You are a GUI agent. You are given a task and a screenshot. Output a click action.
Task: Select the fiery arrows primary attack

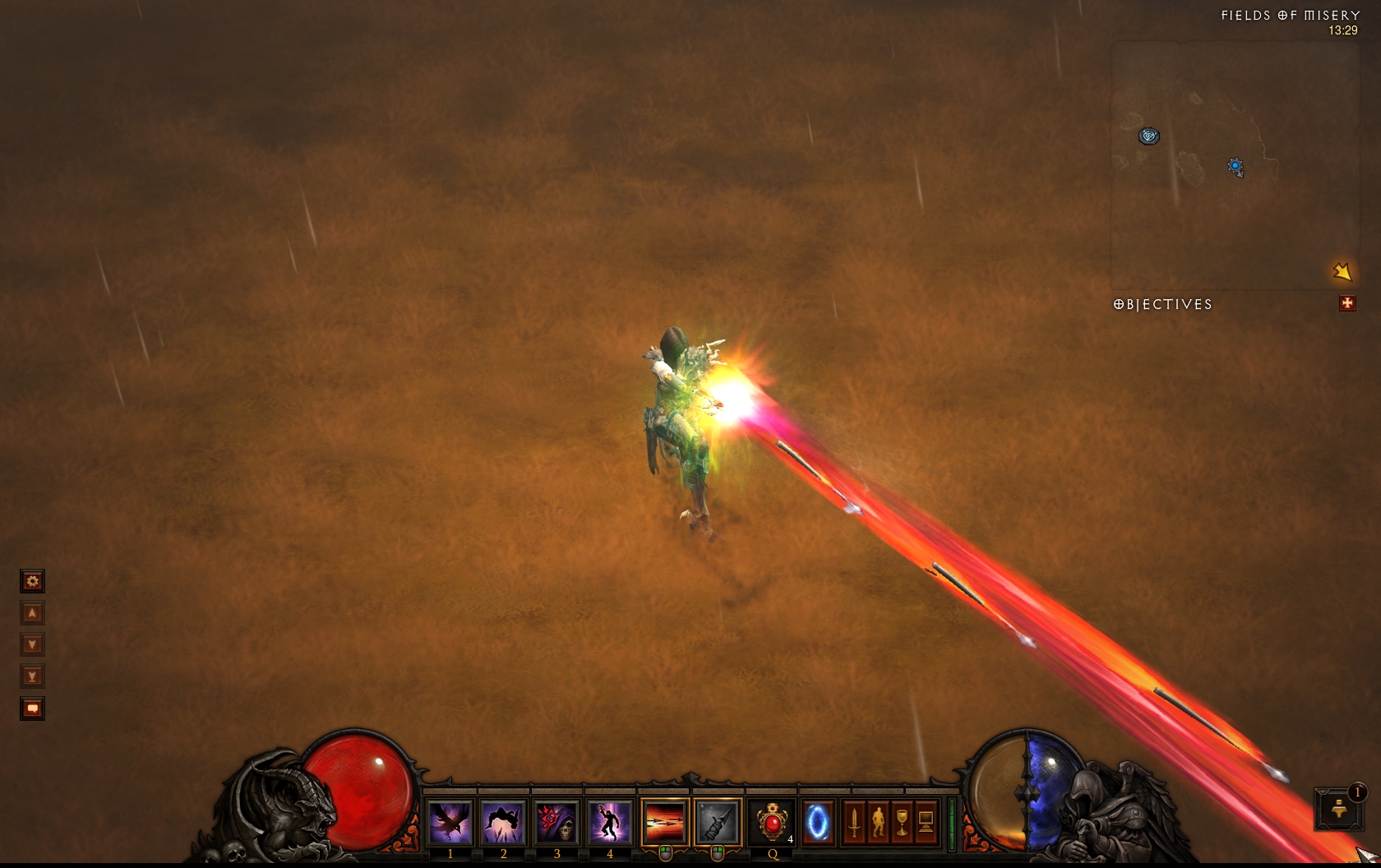tap(664, 822)
